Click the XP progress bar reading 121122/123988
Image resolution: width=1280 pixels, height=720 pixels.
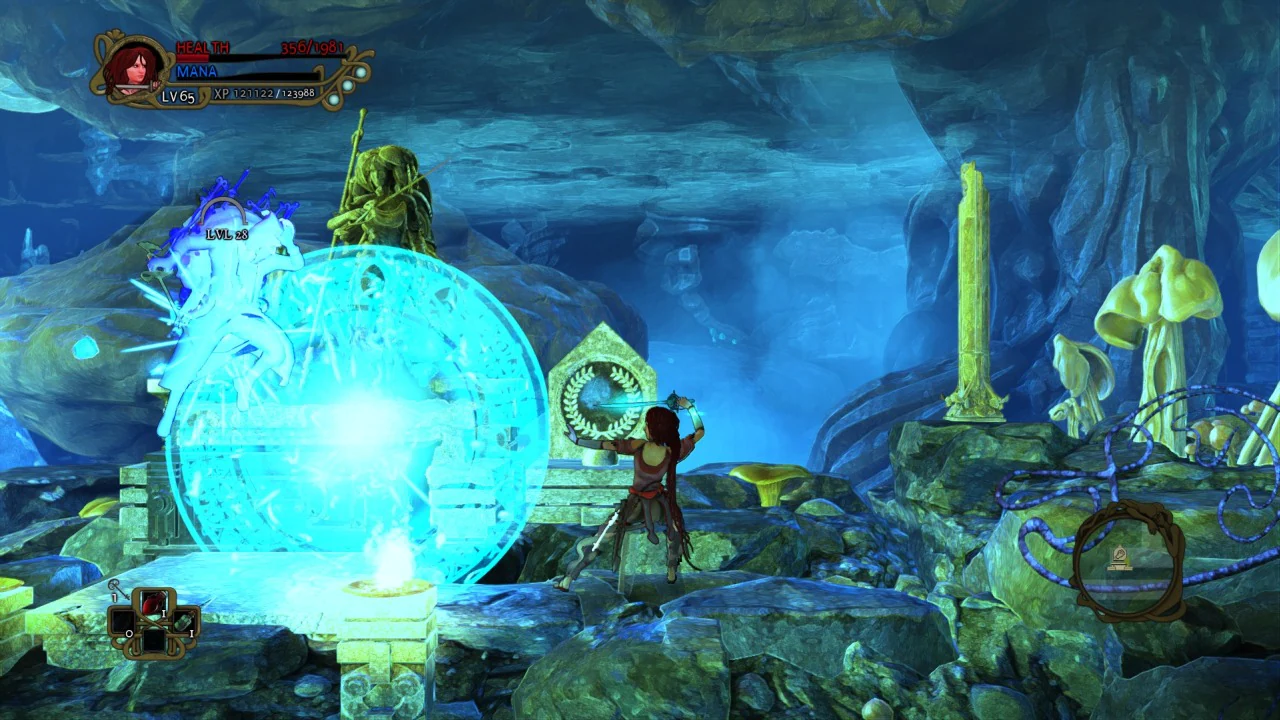pyautogui.click(x=265, y=95)
